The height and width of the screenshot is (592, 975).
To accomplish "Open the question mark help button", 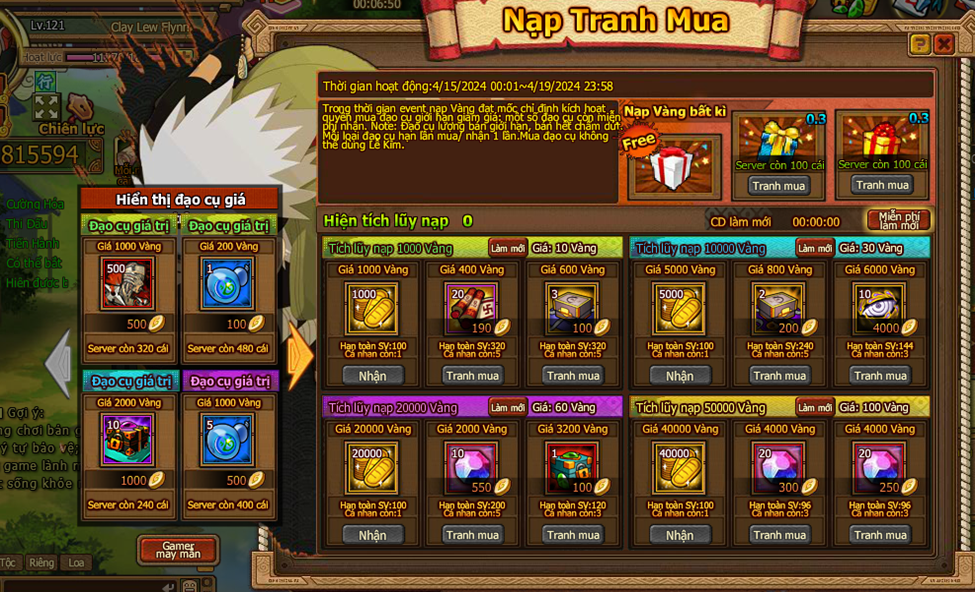I will tap(919, 44).
